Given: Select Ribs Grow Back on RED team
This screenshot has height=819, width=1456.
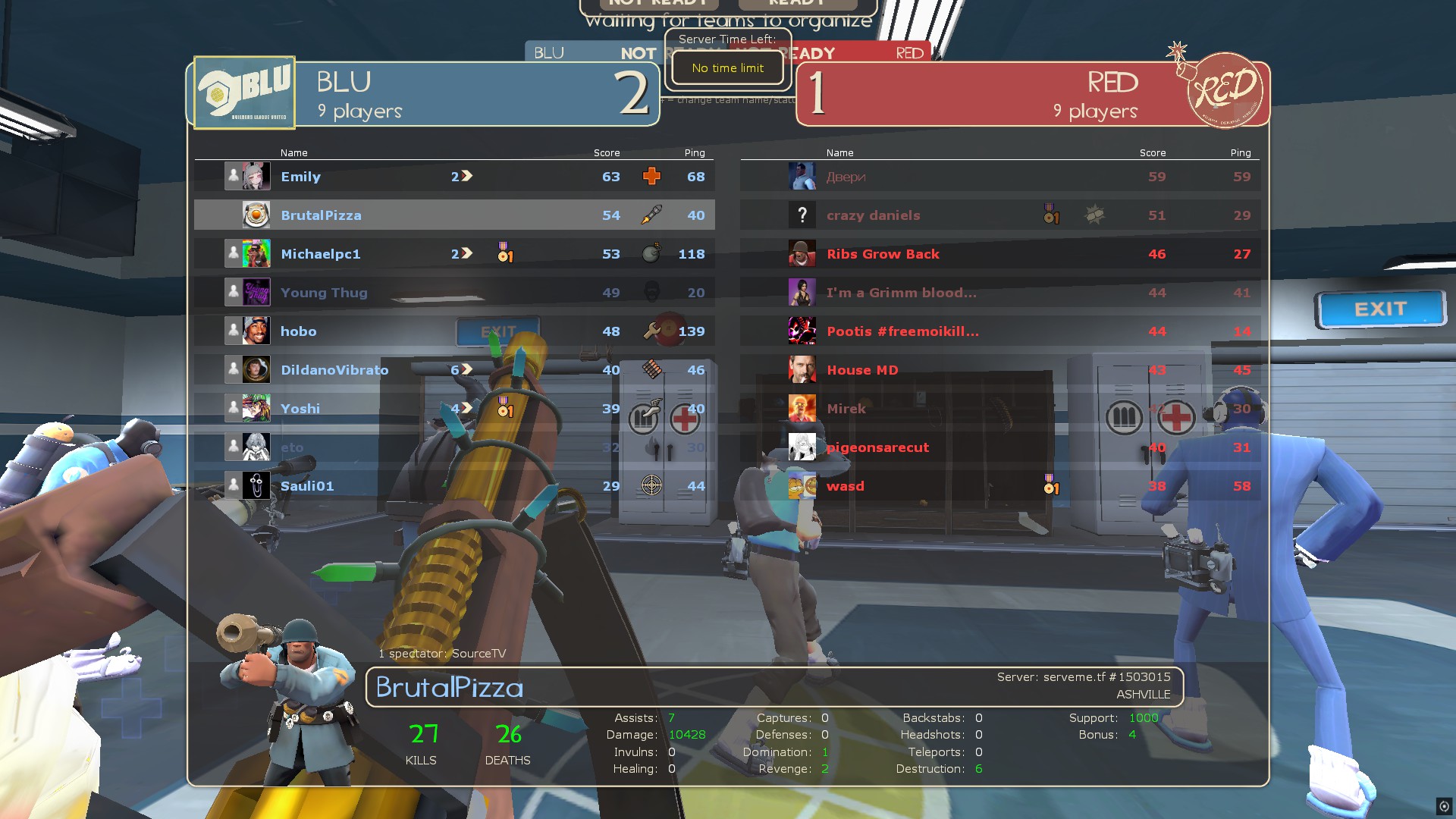Looking at the screenshot, I should 883,254.
